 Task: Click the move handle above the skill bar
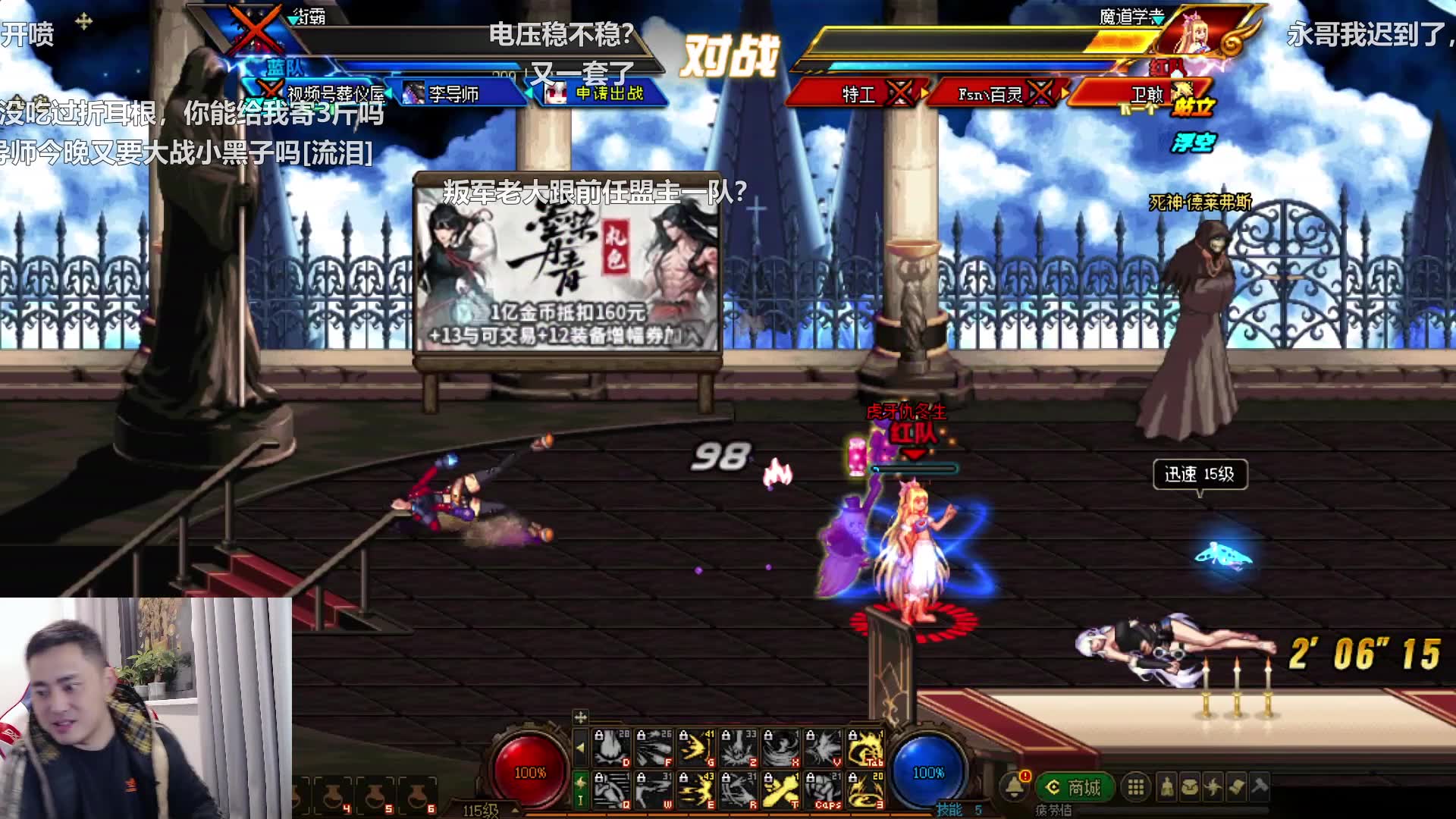pyautogui.click(x=581, y=717)
